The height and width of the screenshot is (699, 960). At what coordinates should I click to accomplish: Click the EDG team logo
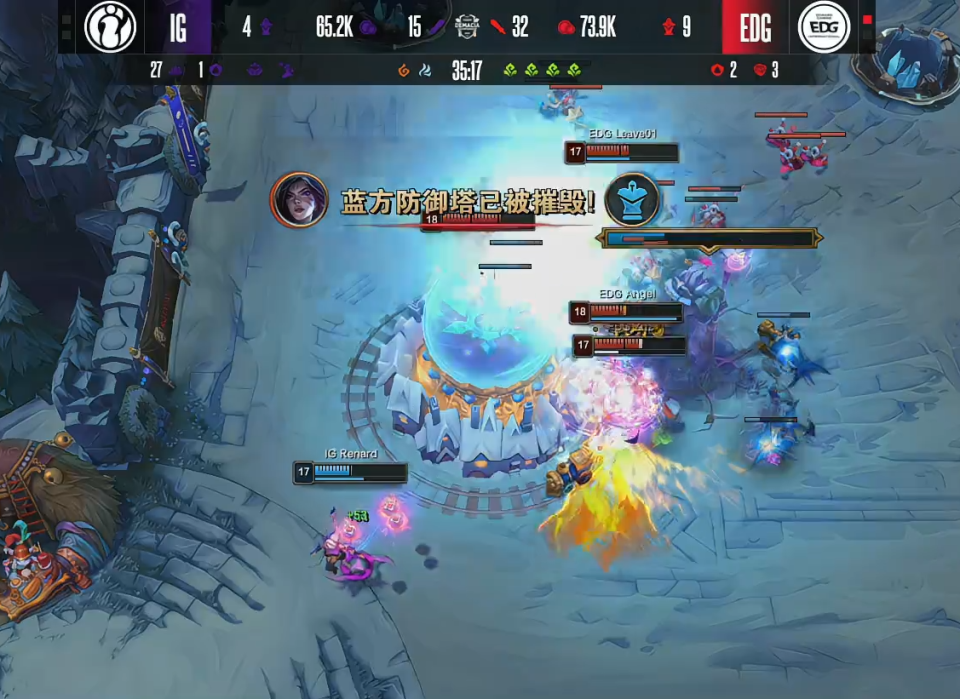(x=824, y=27)
